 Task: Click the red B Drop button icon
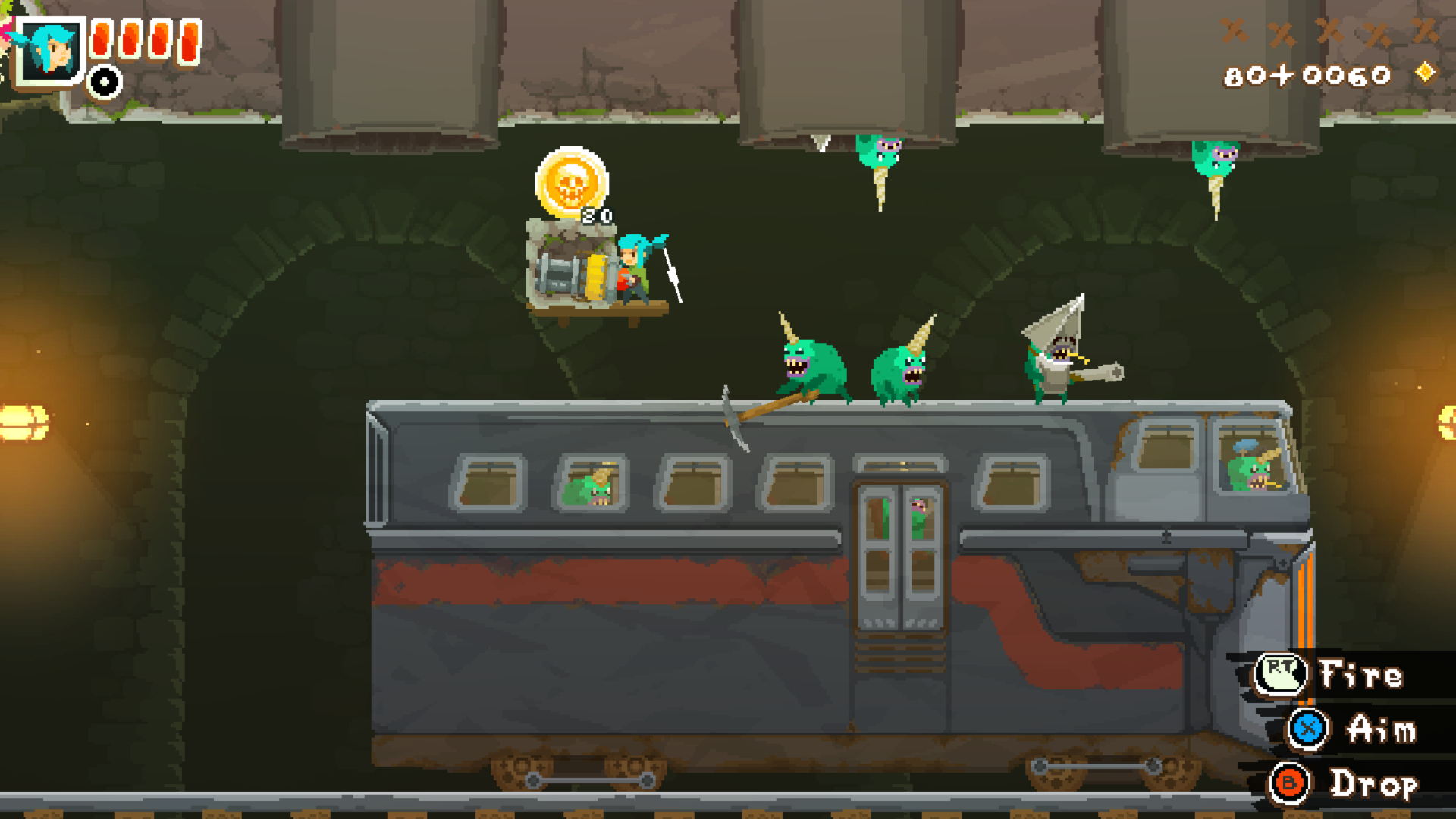(x=1289, y=784)
